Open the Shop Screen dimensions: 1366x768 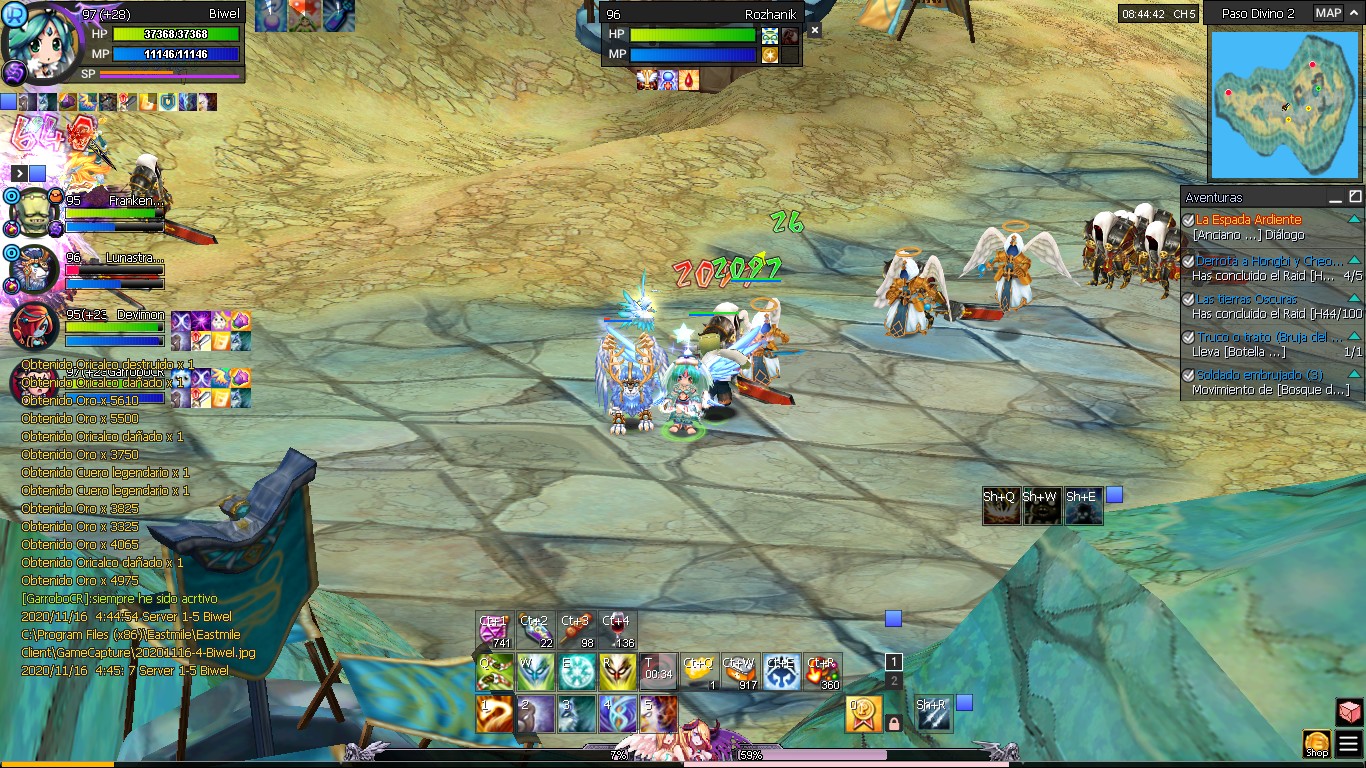[1316, 743]
